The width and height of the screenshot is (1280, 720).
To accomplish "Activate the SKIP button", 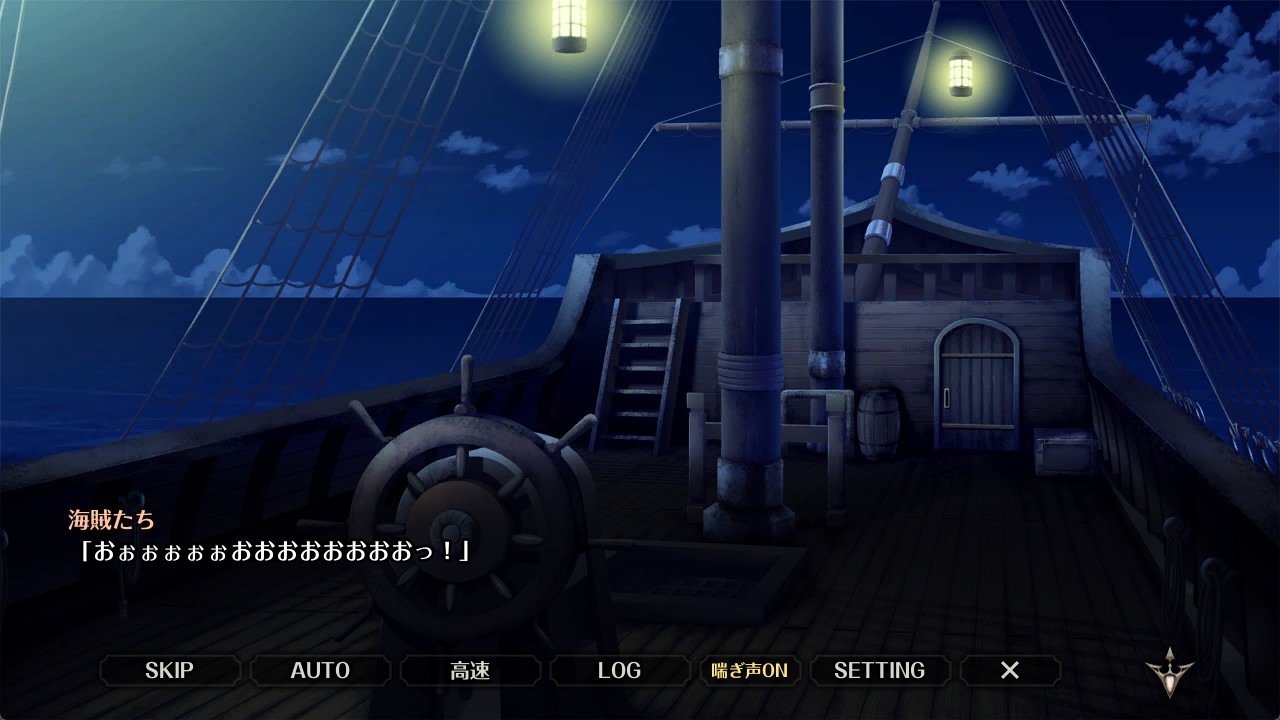I will click(169, 670).
